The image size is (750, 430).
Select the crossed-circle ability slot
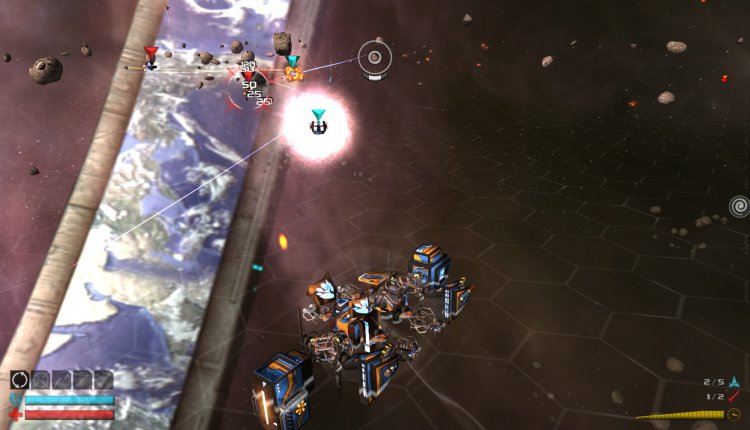[41, 379]
